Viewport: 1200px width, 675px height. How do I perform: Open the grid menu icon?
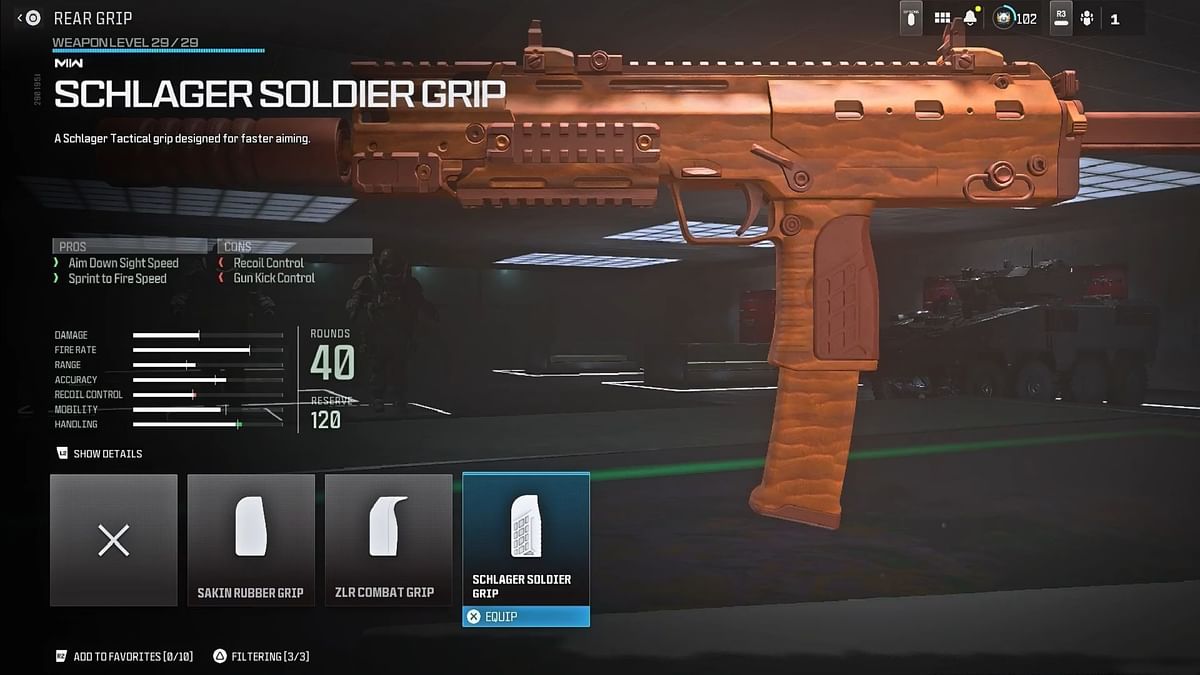click(942, 18)
